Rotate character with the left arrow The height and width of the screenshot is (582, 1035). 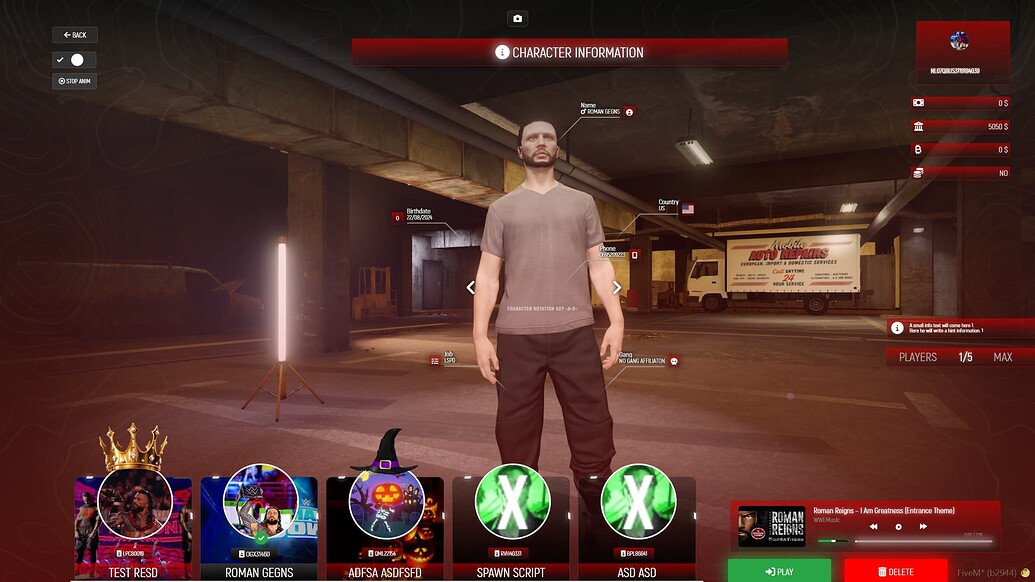tap(471, 288)
